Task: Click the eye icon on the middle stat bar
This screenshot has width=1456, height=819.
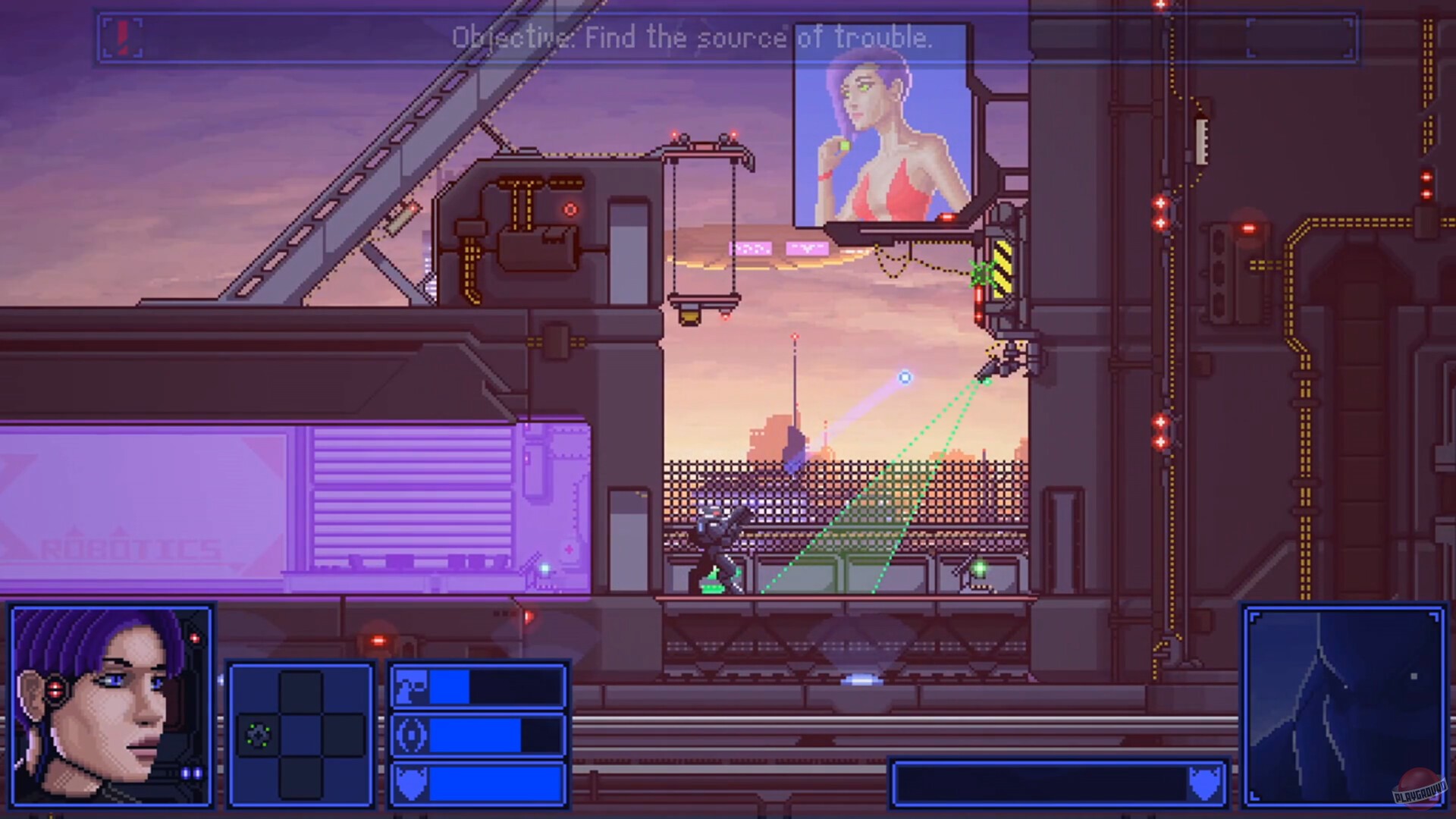Action: coord(410,734)
